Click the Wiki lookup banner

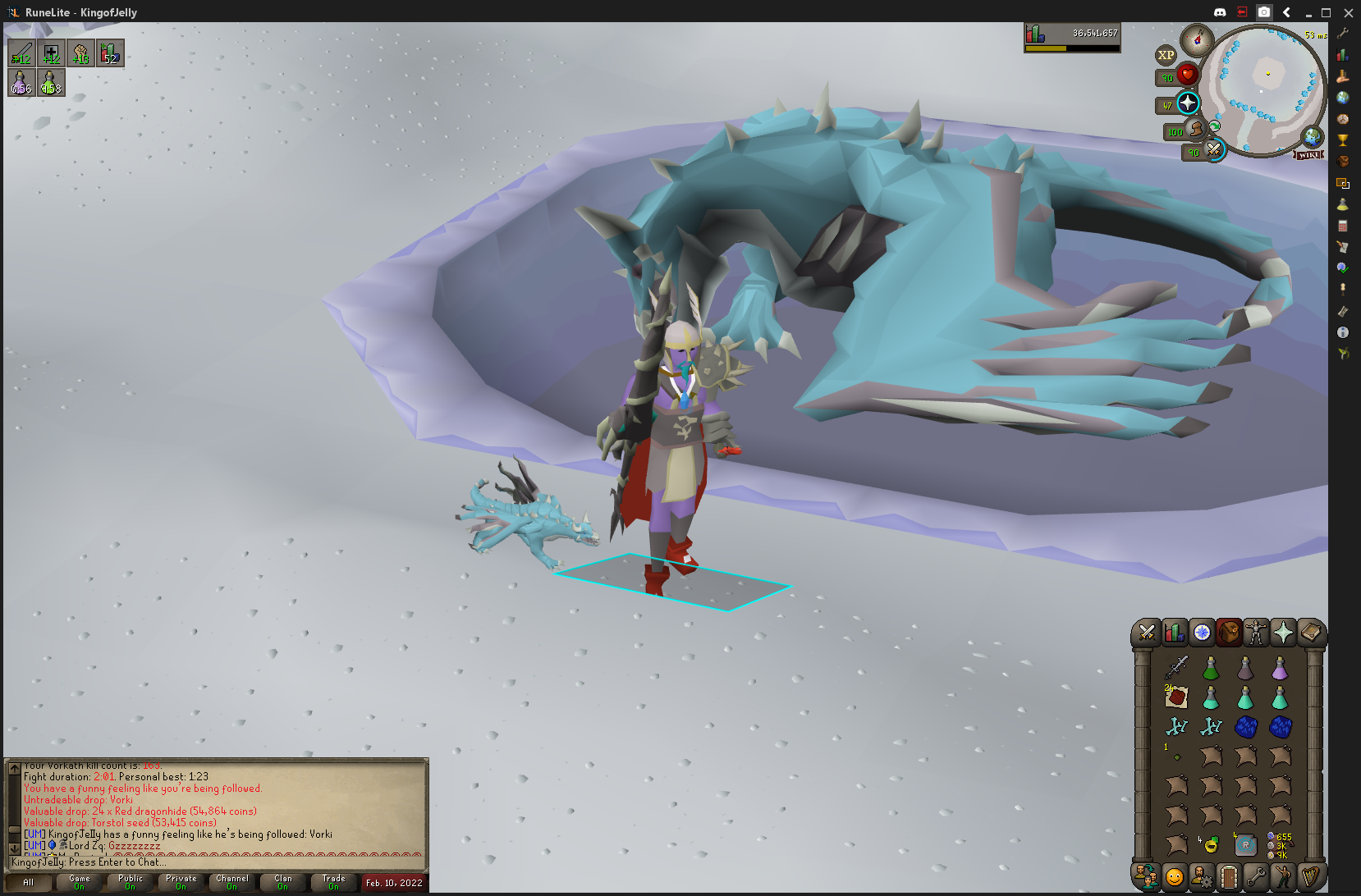tap(1309, 154)
